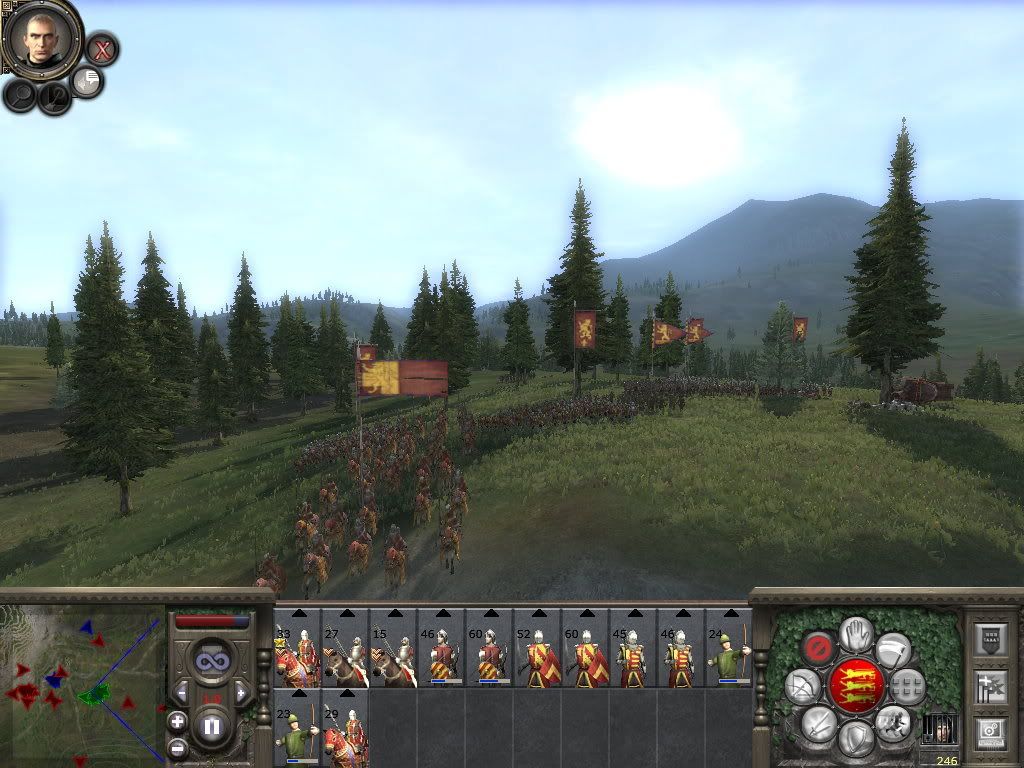Click the advisor portrait
Screen dimensions: 1024x768
point(42,38)
